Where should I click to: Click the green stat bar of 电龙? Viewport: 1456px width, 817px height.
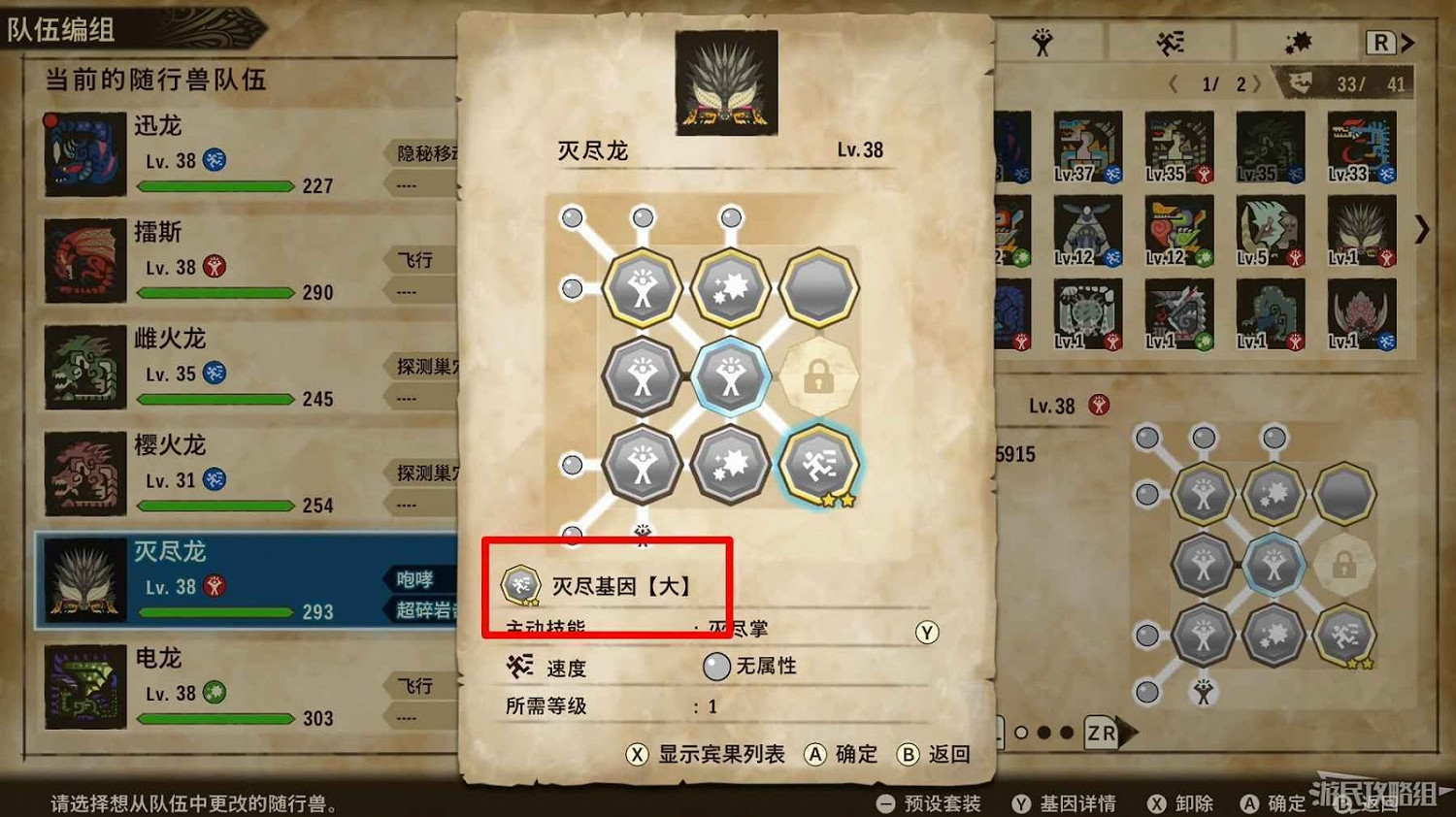click(215, 720)
